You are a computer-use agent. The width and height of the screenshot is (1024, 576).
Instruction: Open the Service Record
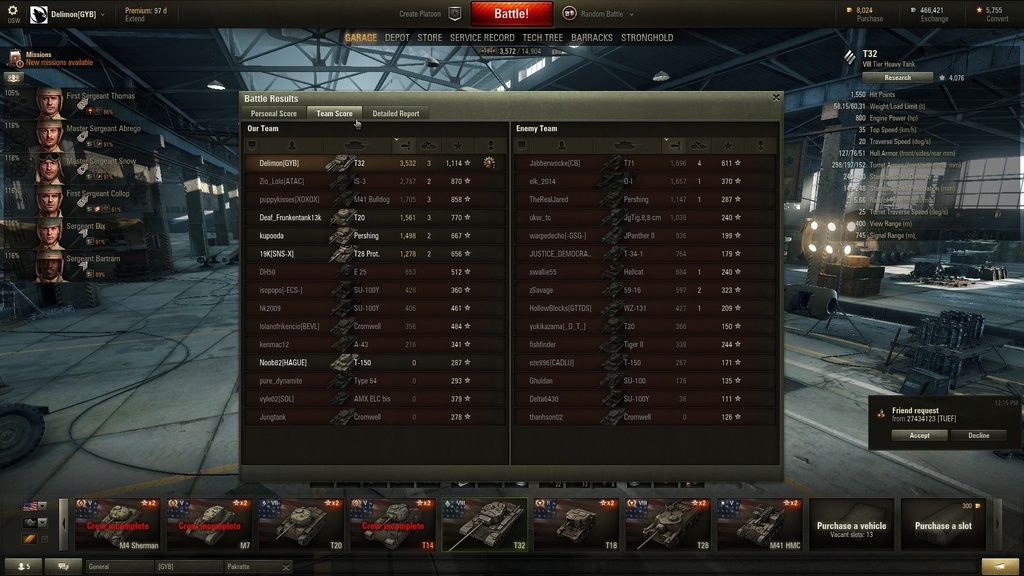[482, 38]
